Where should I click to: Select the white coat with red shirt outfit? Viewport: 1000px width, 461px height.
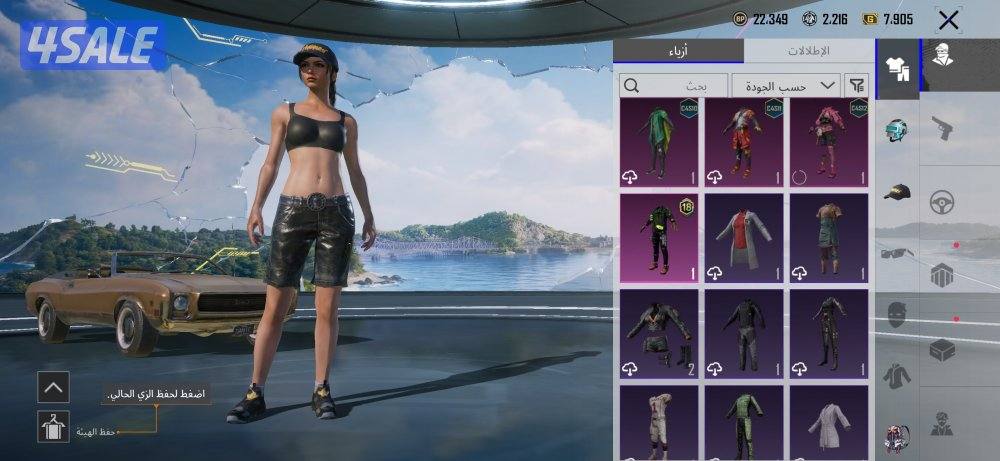[744, 238]
